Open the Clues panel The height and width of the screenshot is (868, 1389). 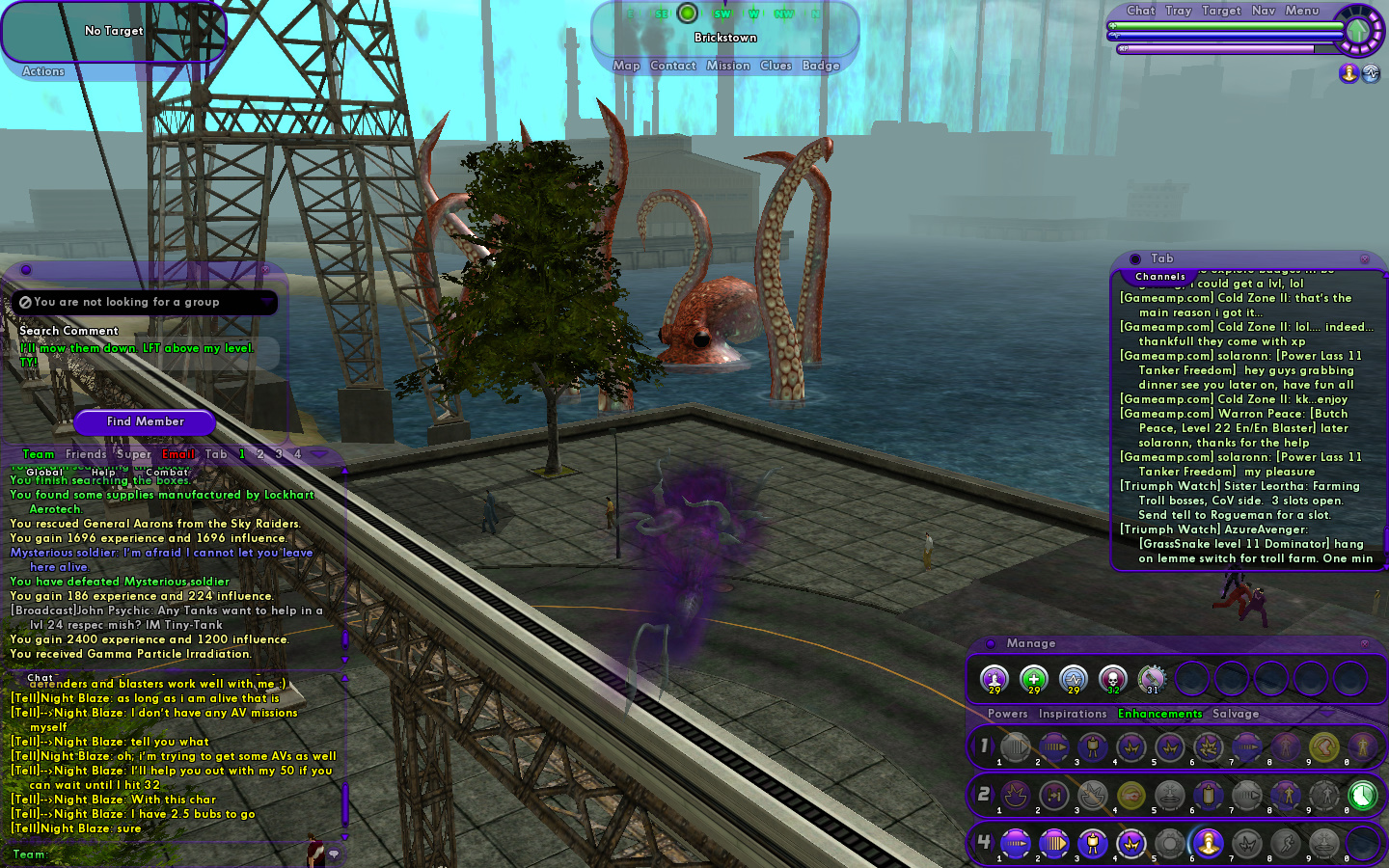point(776,66)
